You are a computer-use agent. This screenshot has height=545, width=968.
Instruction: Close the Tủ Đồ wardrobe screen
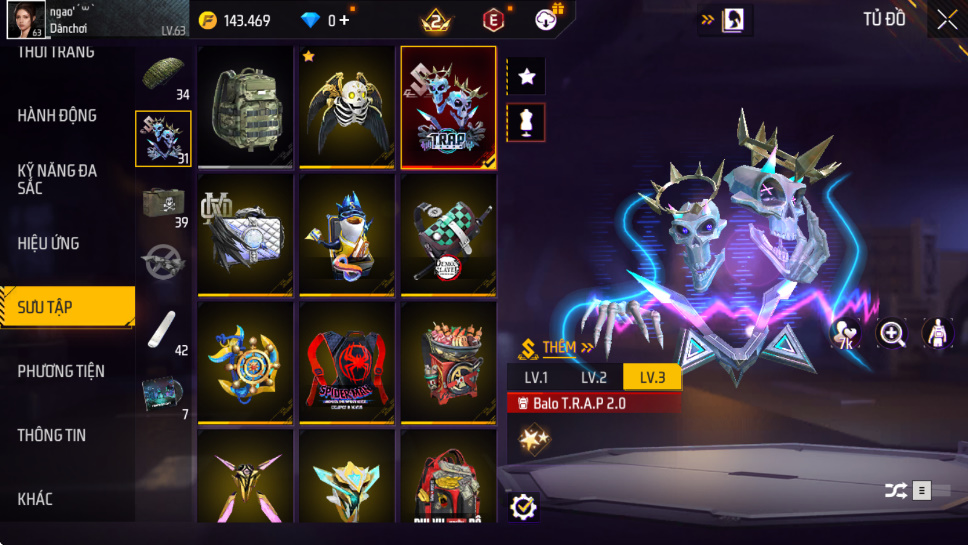pyautogui.click(x=946, y=20)
